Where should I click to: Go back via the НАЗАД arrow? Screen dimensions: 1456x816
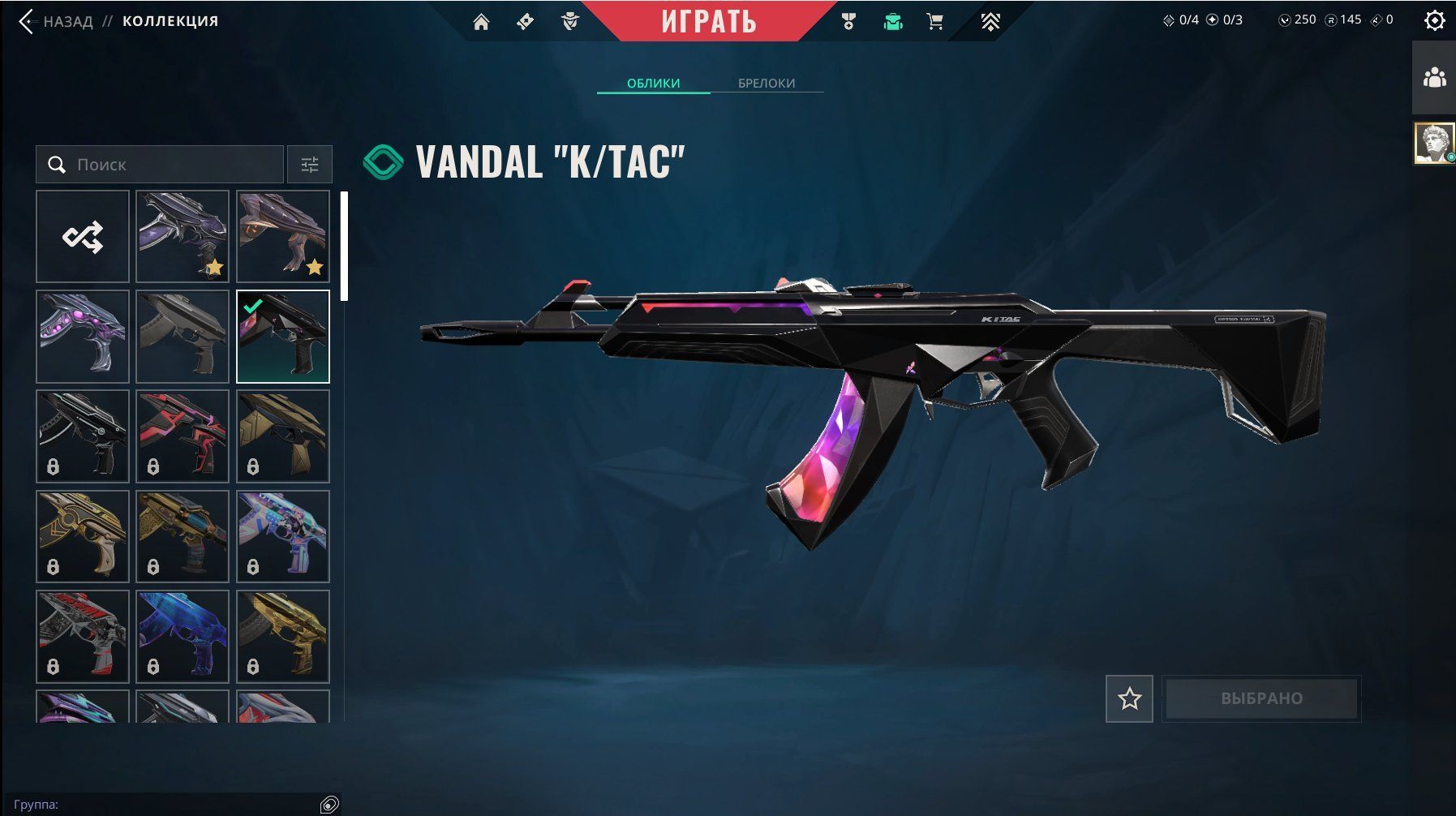pyautogui.click(x=28, y=21)
